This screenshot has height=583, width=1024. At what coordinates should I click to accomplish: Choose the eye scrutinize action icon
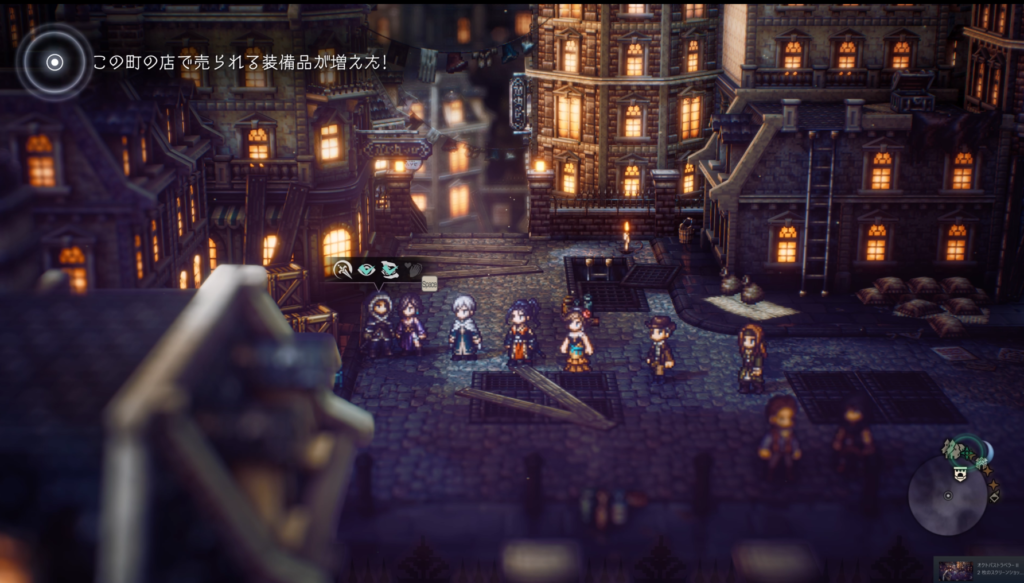click(366, 269)
